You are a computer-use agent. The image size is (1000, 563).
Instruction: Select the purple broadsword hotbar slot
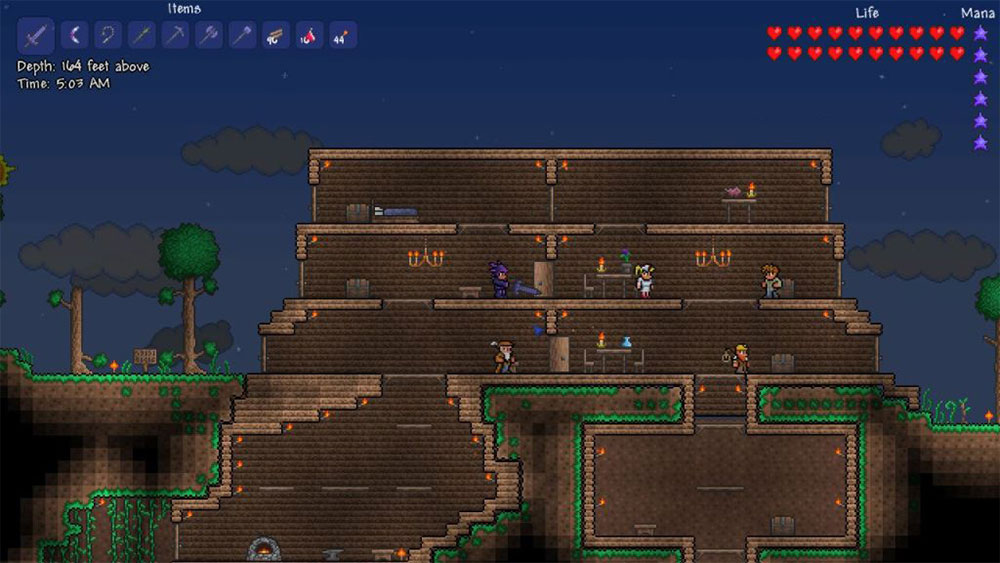click(35, 36)
